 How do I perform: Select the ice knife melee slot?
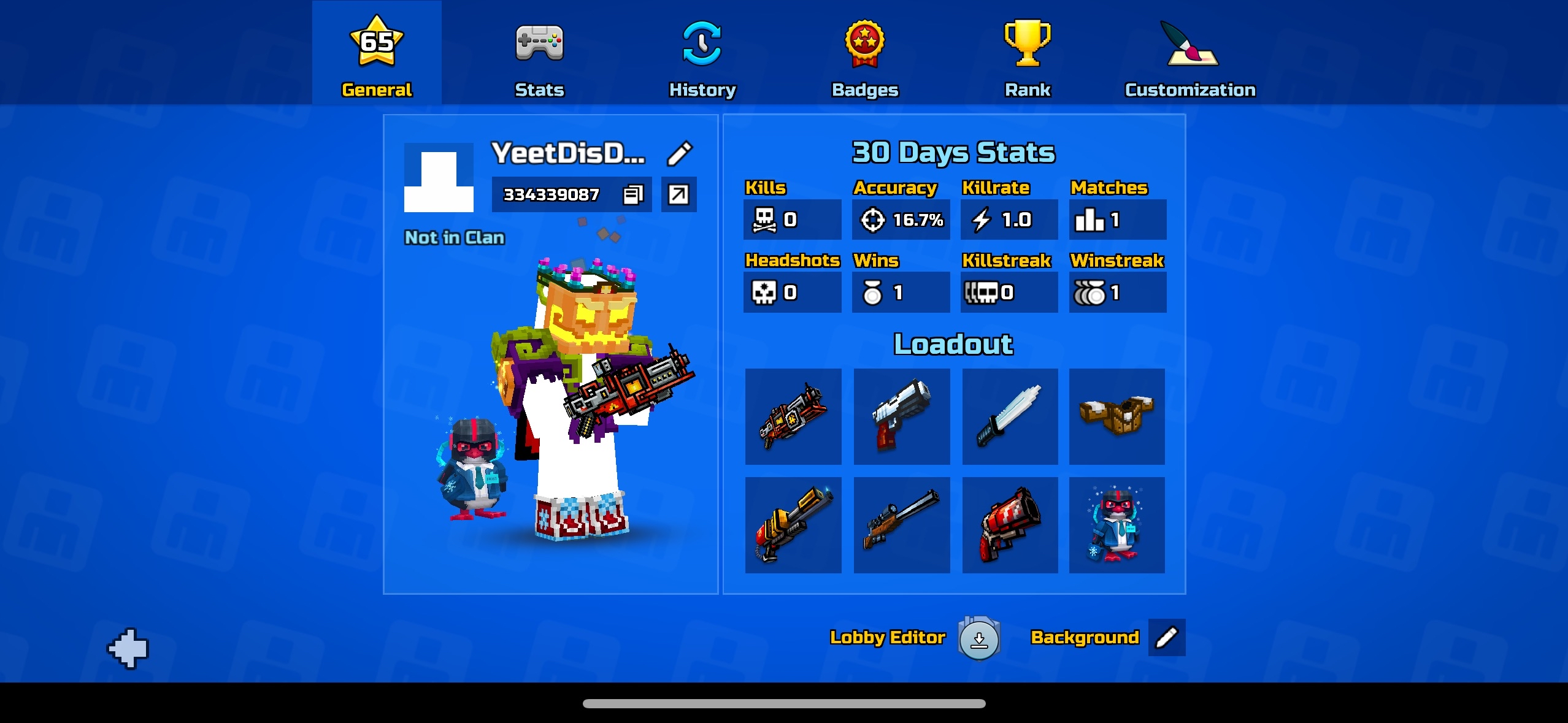pyautogui.click(x=1010, y=416)
